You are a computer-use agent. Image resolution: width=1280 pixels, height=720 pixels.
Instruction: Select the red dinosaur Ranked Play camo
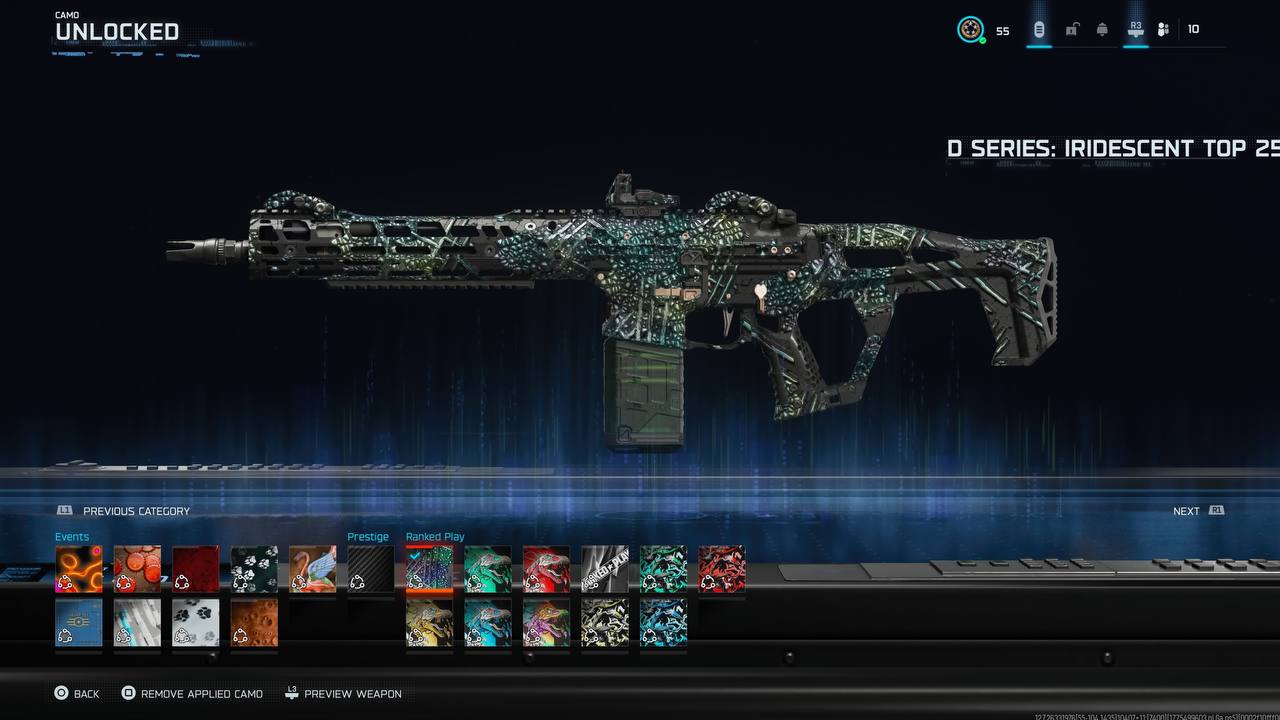coord(546,569)
